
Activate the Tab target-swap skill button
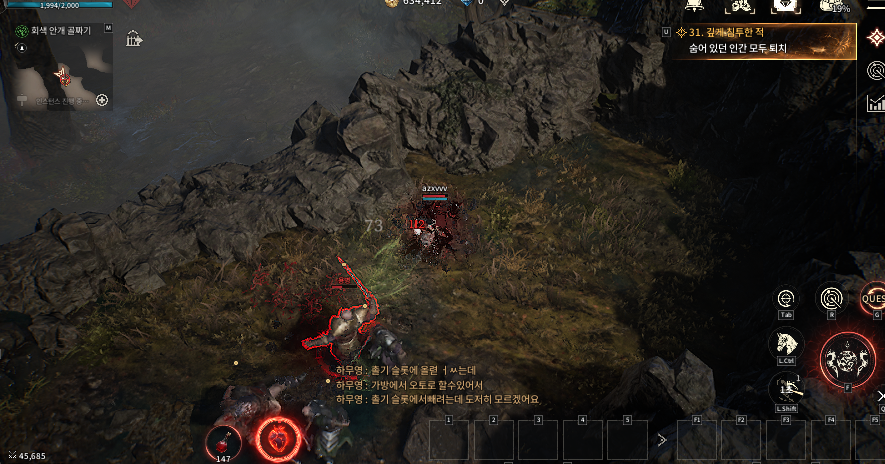[x=785, y=298]
